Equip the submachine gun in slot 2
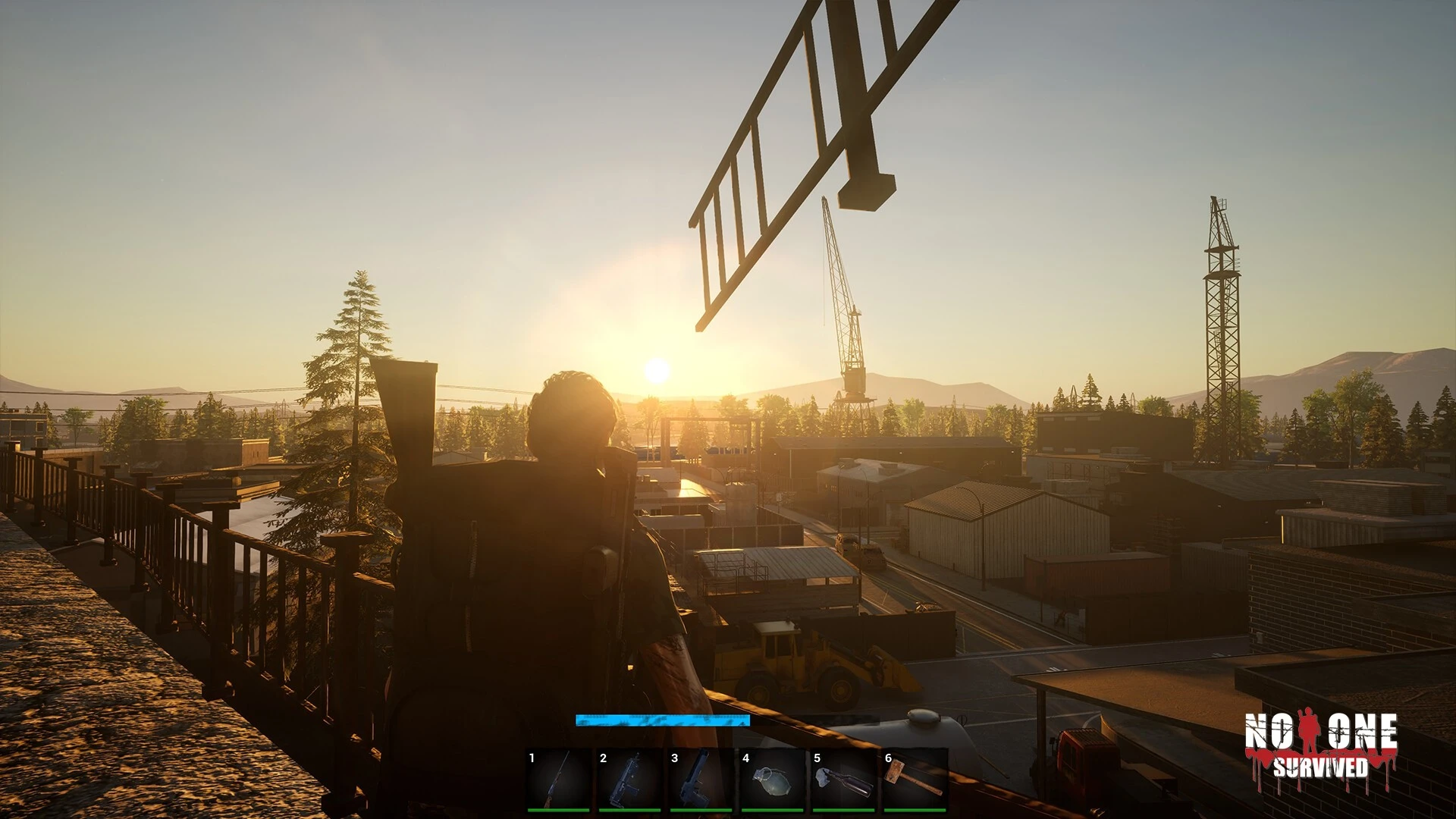 click(629, 780)
